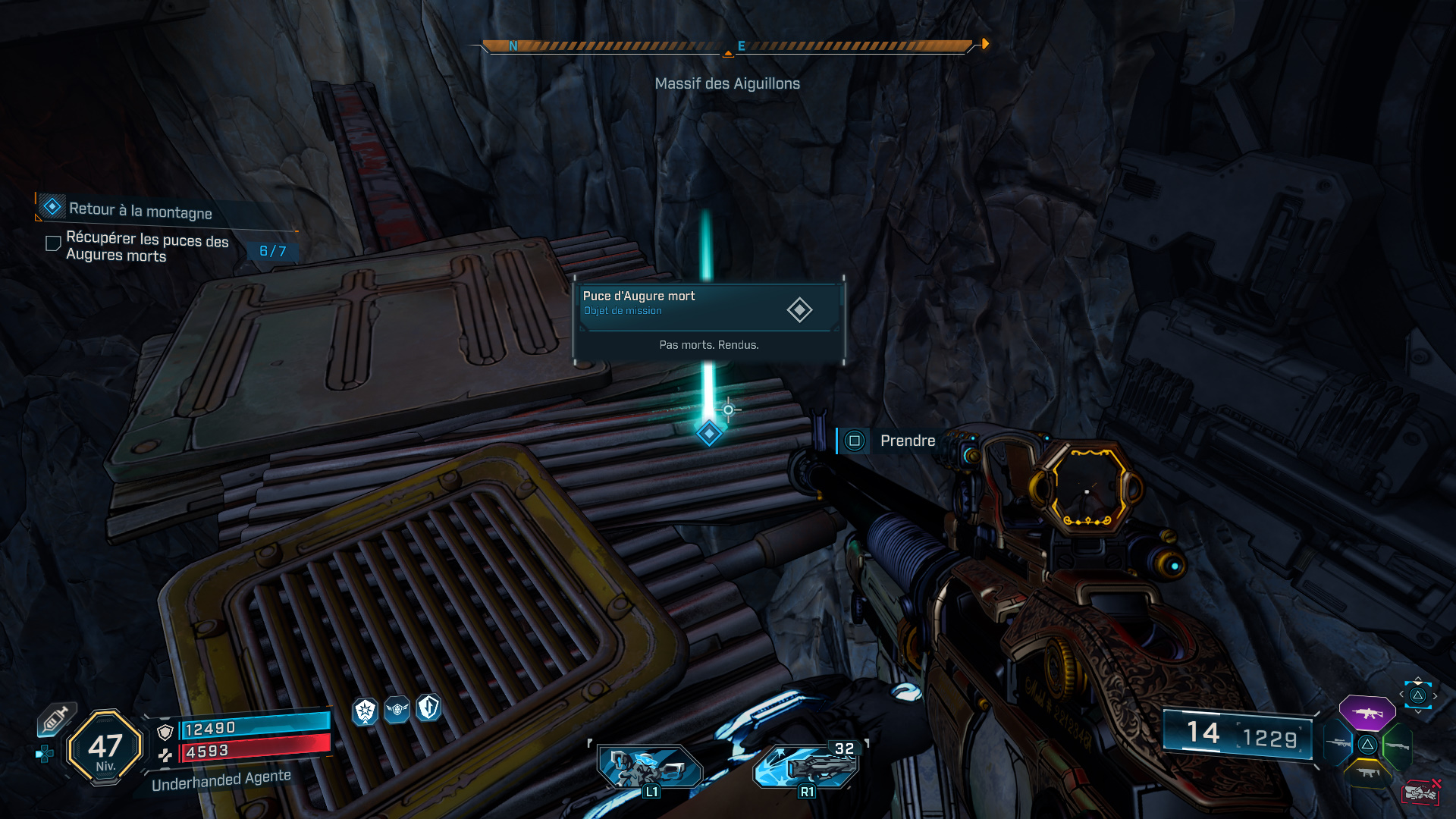Click the compass bar at the top

click(727, 46)
